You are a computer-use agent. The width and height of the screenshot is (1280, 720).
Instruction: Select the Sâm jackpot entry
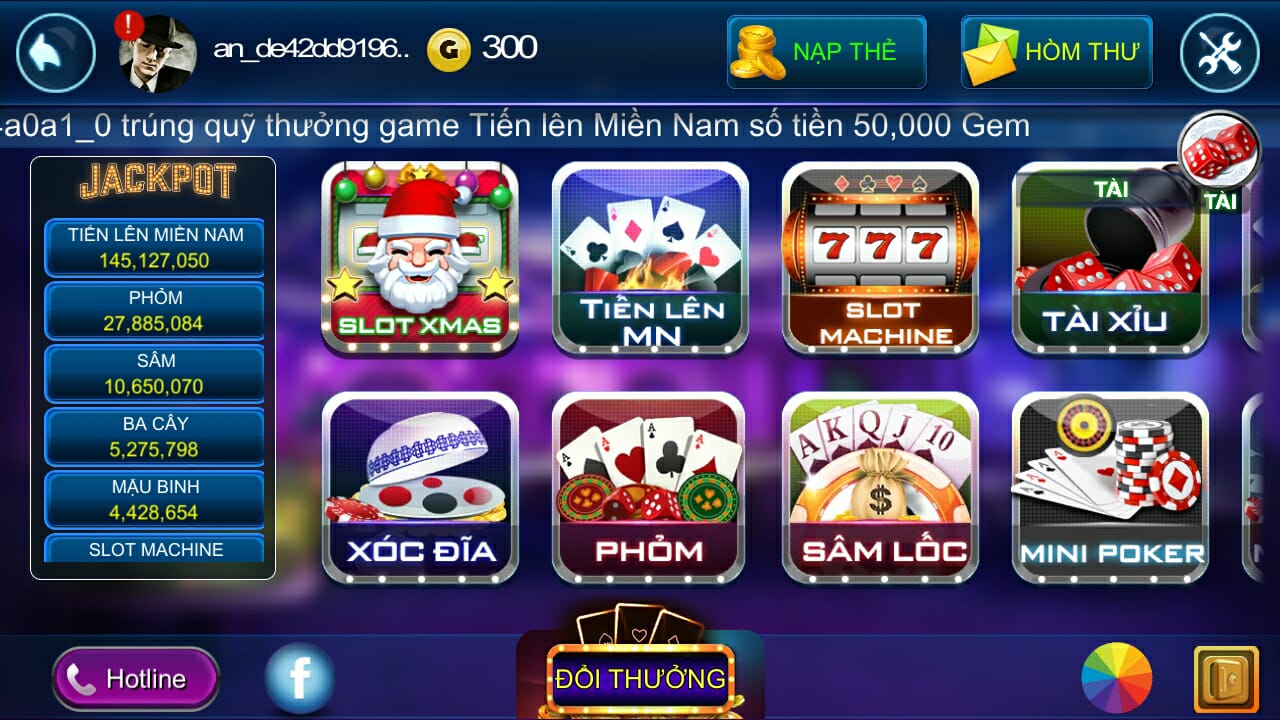(154, 374)
